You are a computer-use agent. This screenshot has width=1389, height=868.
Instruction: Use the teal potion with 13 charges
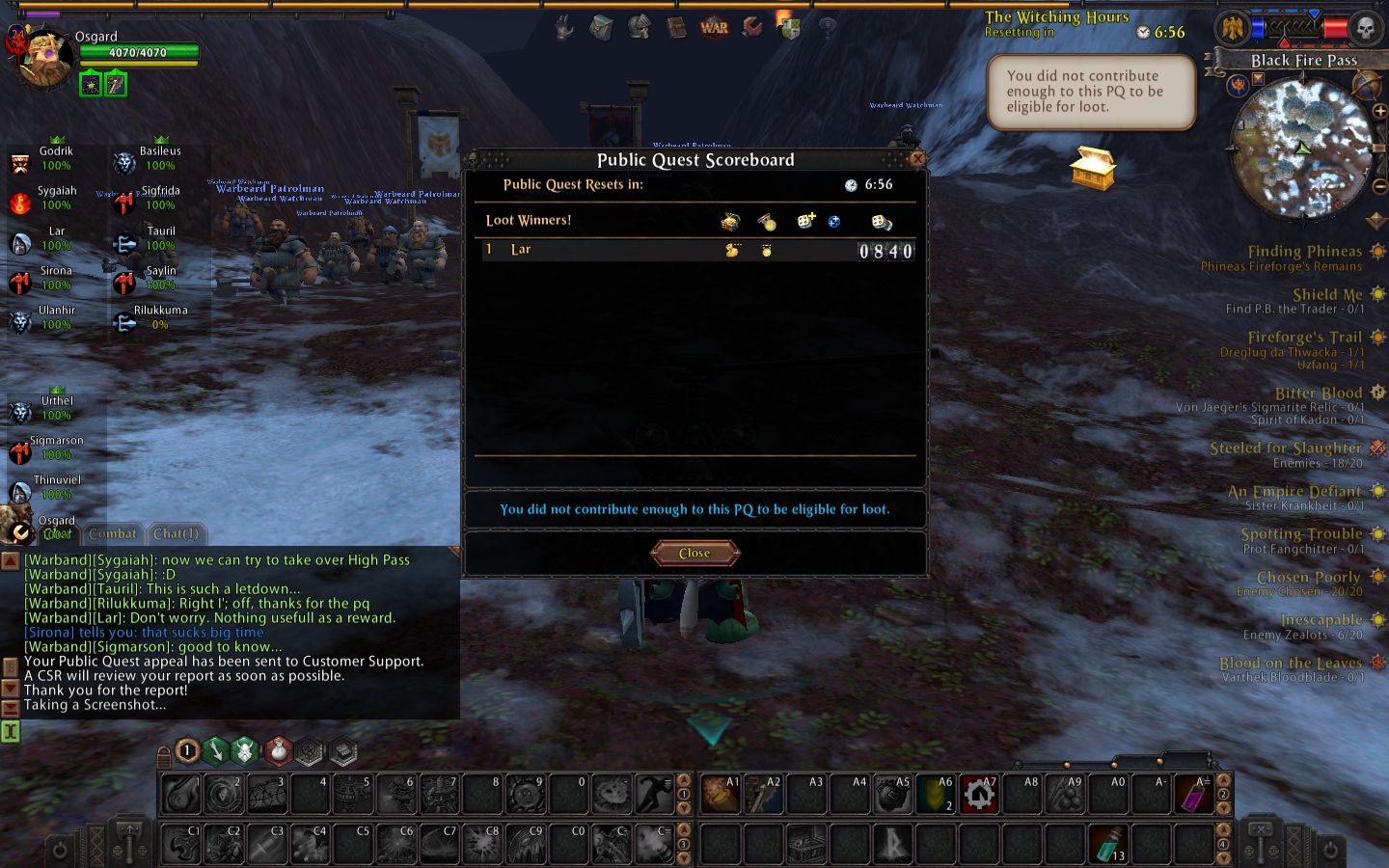click(1108, 844)
